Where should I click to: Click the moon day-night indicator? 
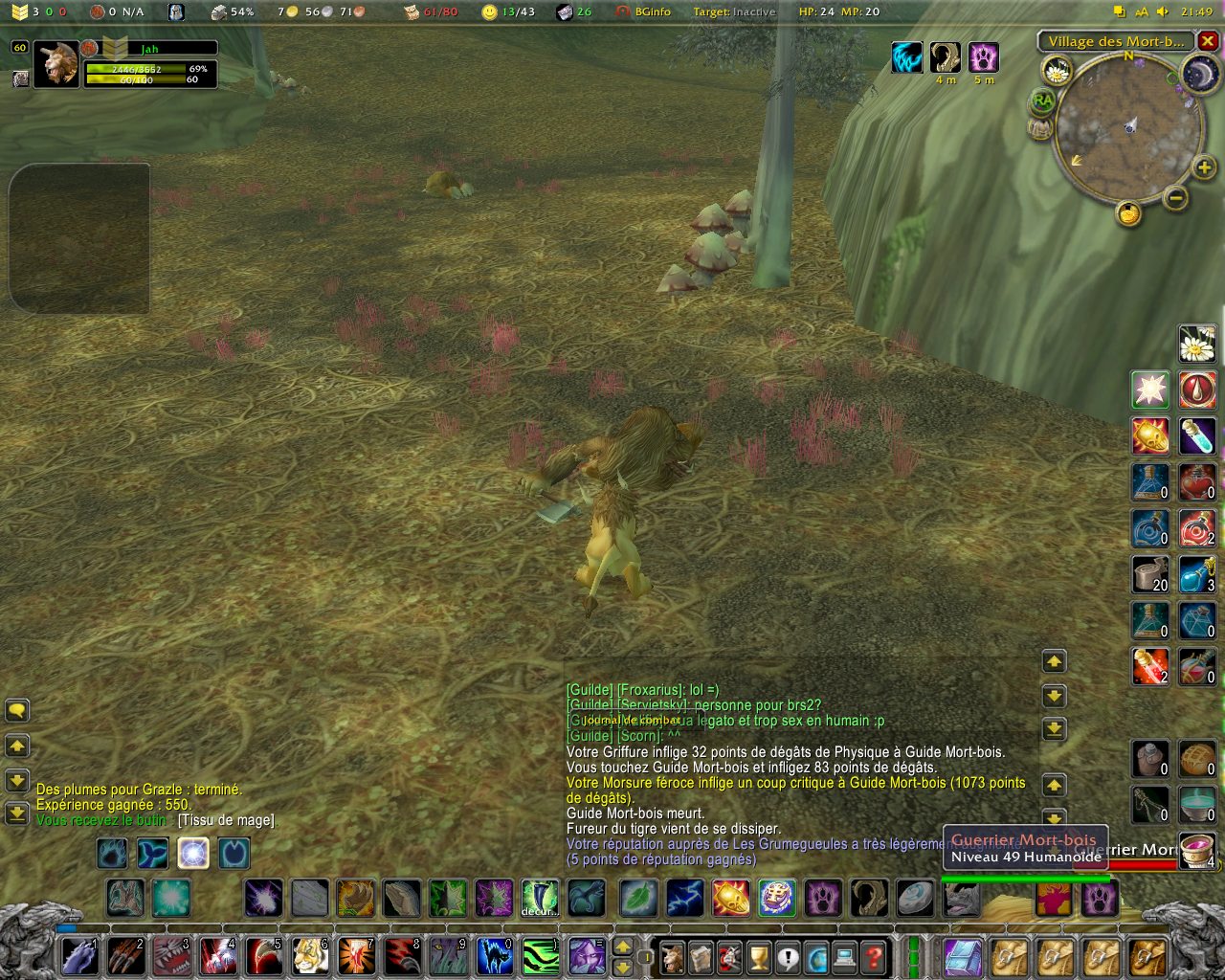click(x=1200, y=74)
